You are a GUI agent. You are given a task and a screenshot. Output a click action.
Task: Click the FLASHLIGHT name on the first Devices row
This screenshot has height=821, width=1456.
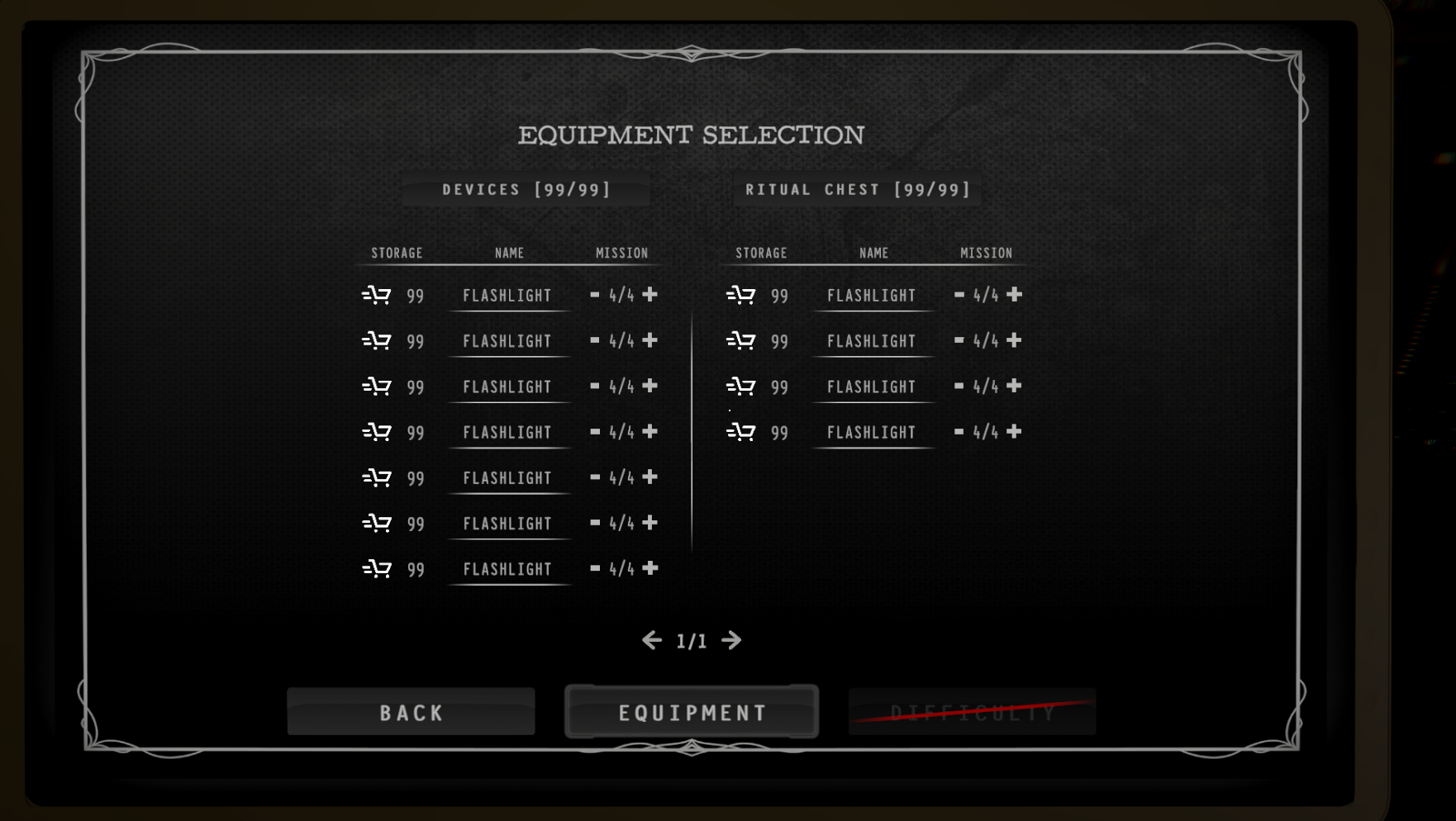pyautogui.click(x=508, y=295)
